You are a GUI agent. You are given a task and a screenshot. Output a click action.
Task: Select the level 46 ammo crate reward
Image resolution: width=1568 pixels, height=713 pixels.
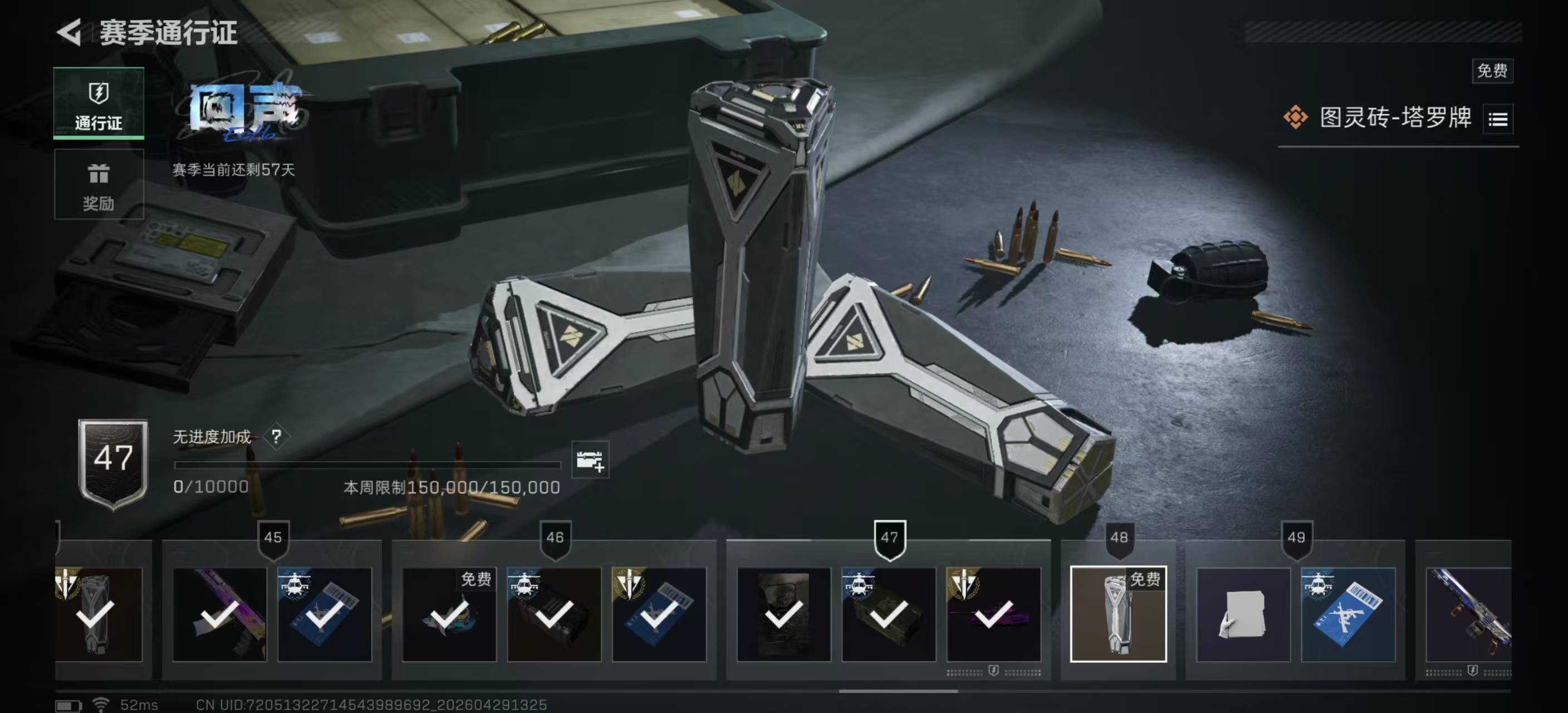(553, 614)
